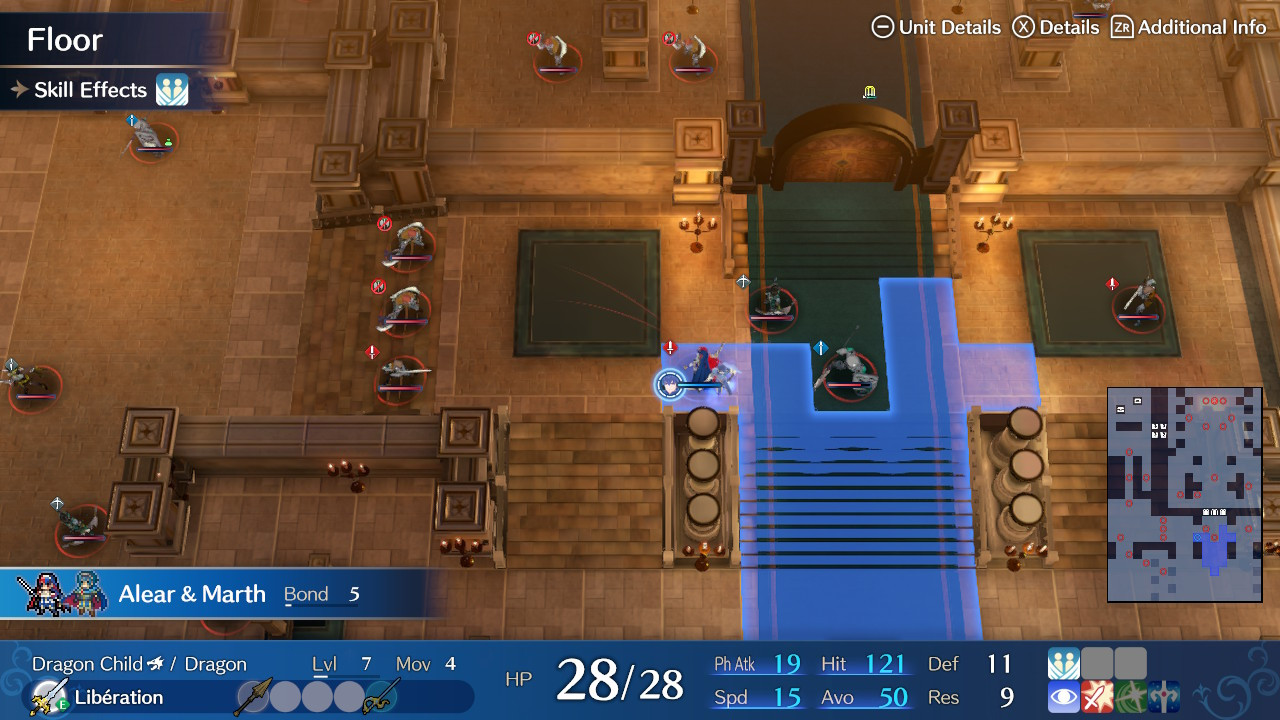Image resolution: width=1280 pixels, height=720 pixels.
Task: Click the spear icon in inventory slots
Action: point(253,696)
